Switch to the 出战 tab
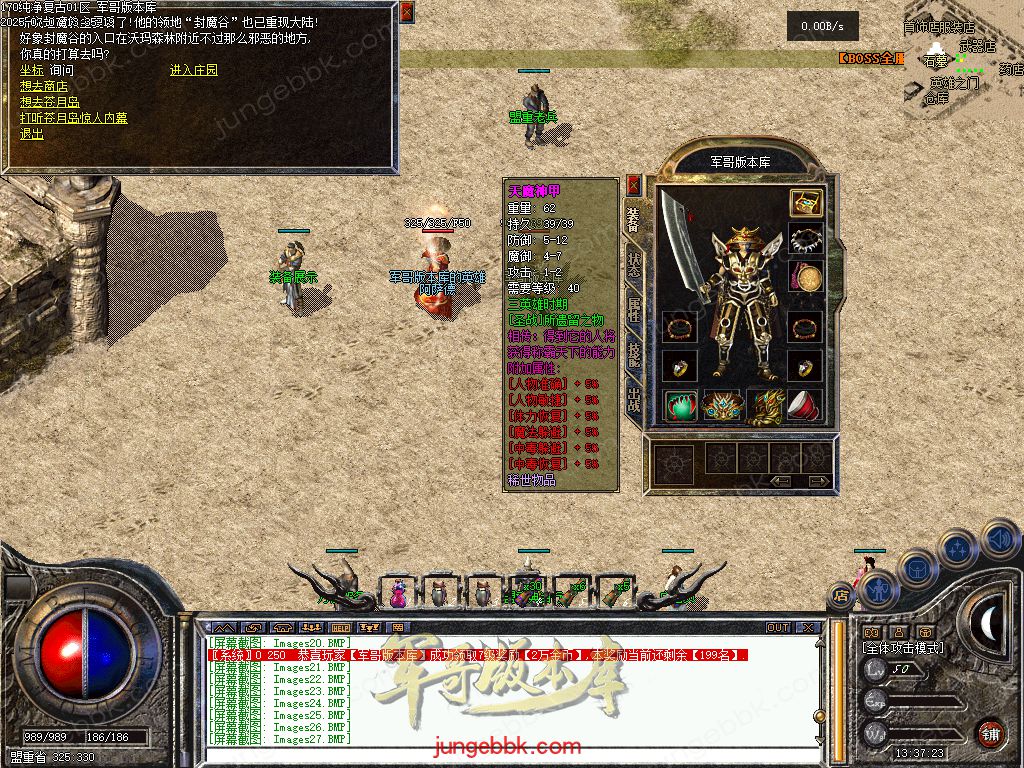Screen dimensions: 1024x768 [x=633, y=400]
